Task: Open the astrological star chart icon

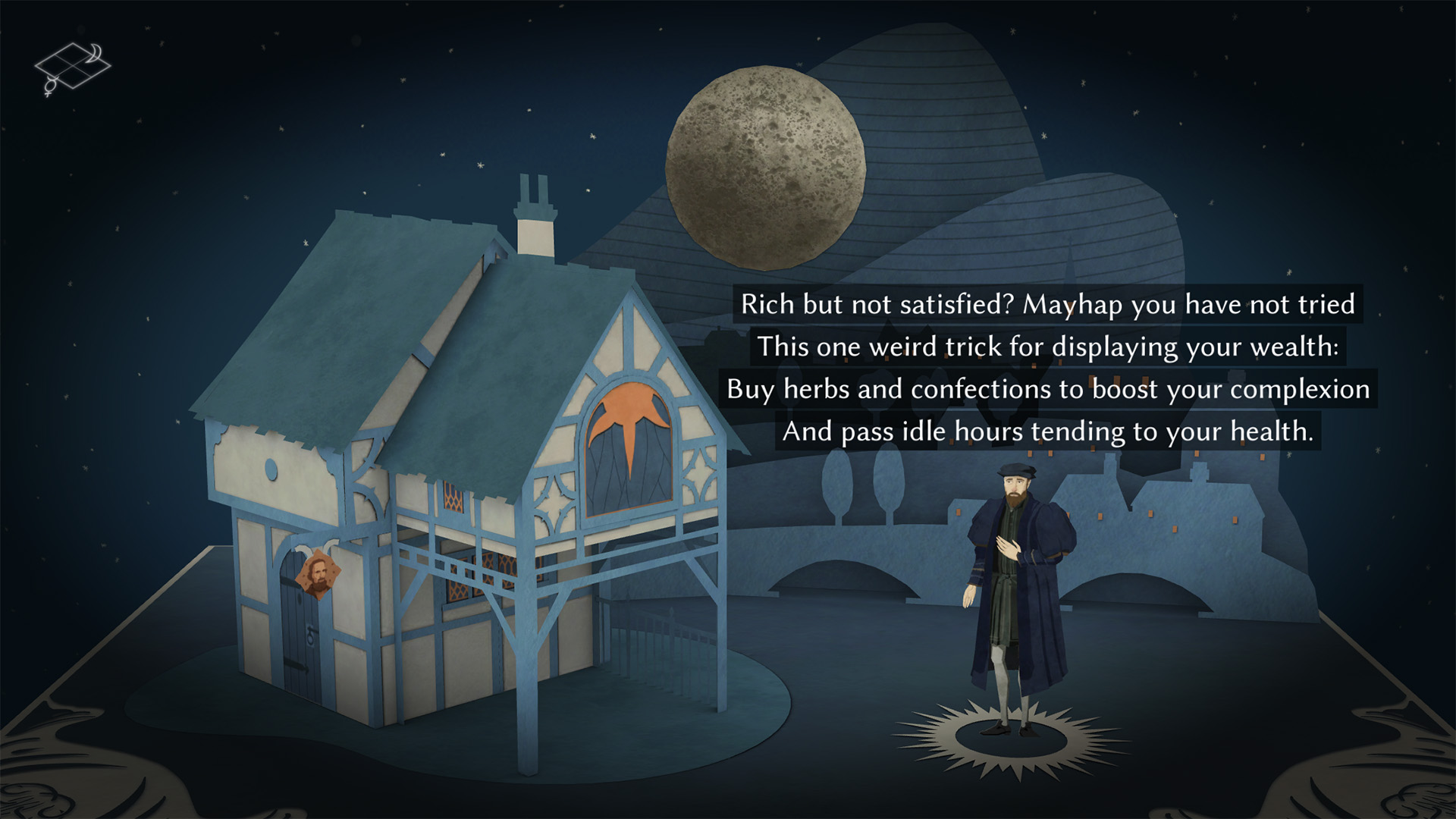Action: click(x=74, y=65)
